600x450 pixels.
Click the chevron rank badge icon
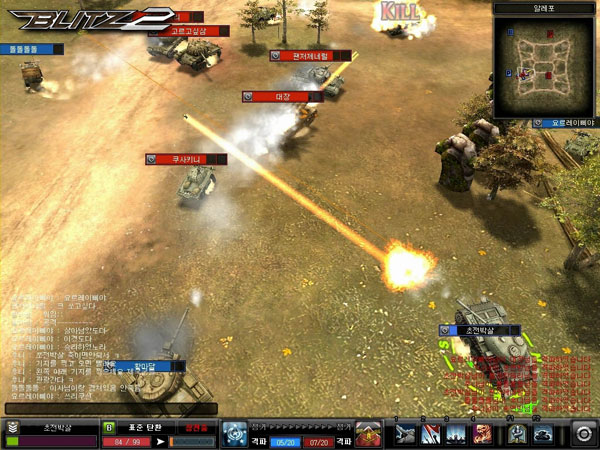(x=13, y=427)
